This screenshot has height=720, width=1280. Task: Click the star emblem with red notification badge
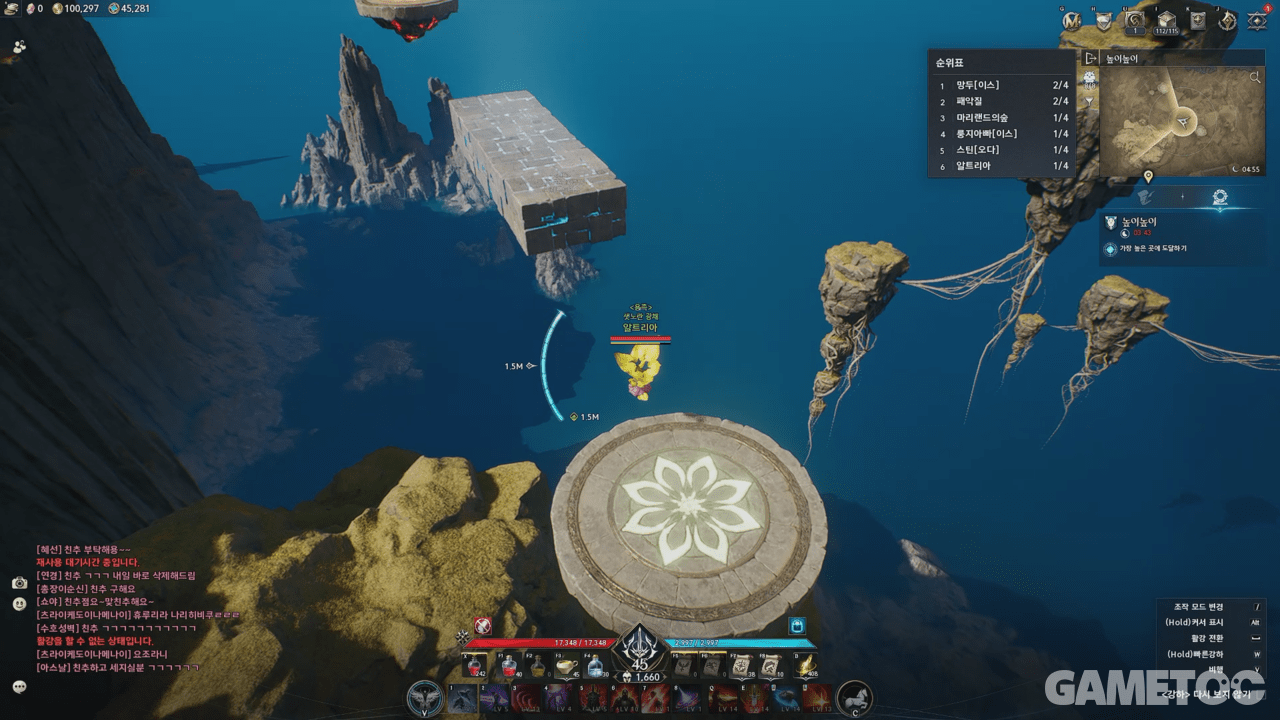click(x=1258, y=20)
